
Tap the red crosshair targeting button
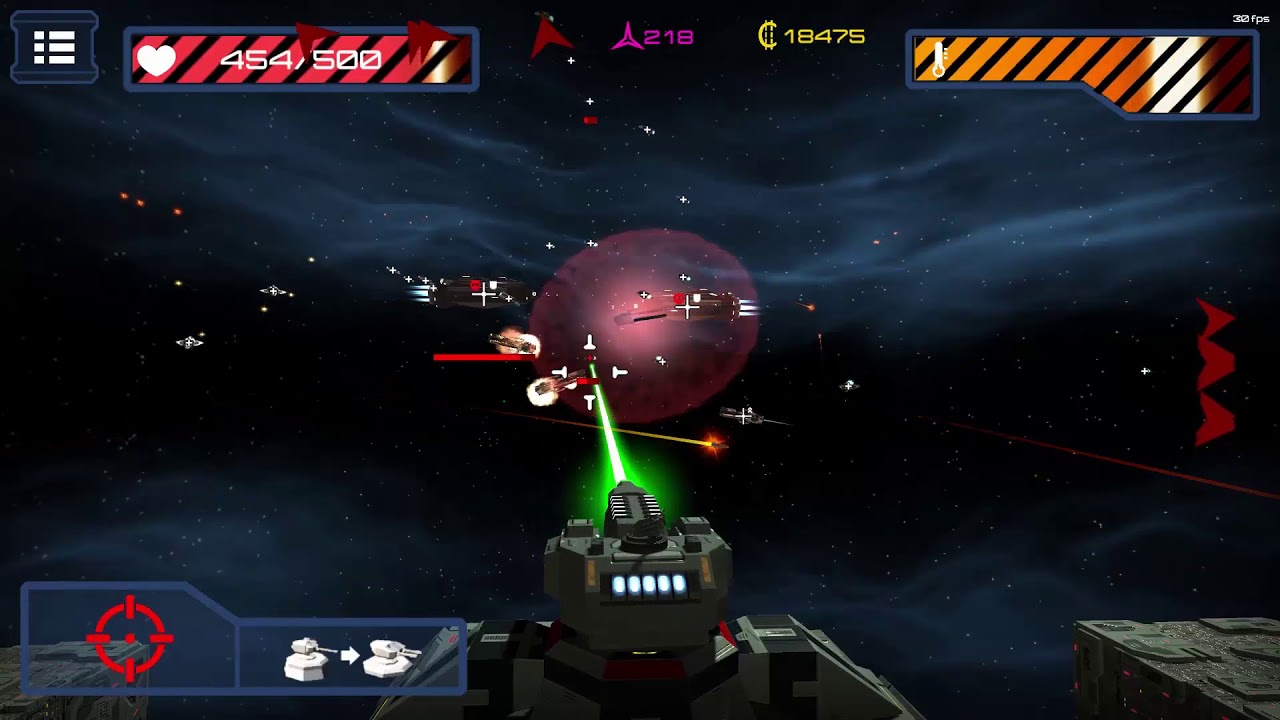click(x=129, y=637)
